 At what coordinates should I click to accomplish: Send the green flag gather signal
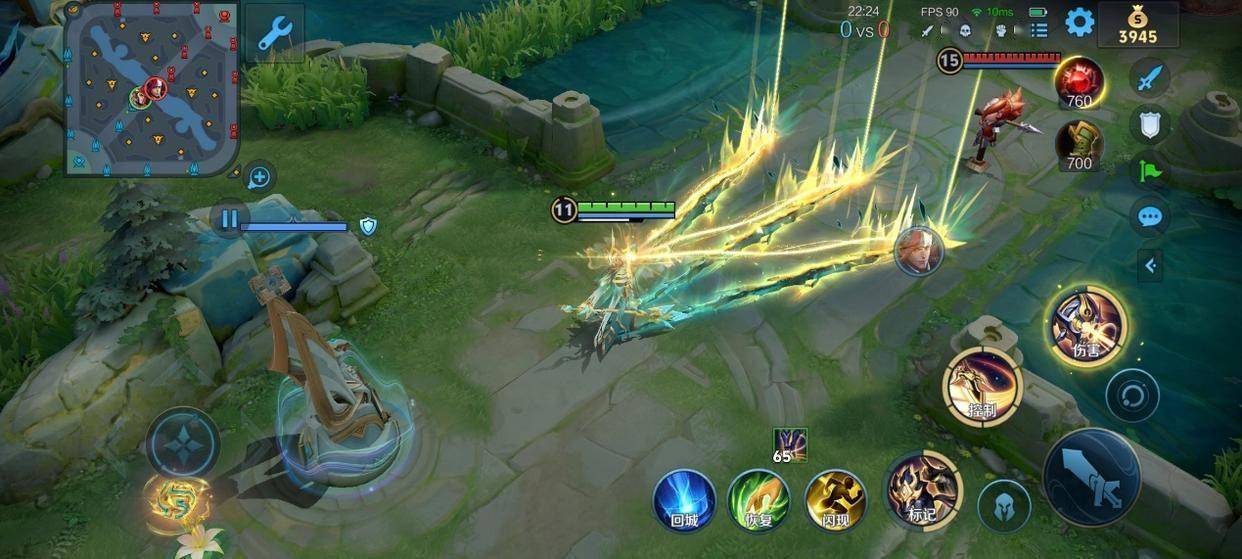point(1150,170)
